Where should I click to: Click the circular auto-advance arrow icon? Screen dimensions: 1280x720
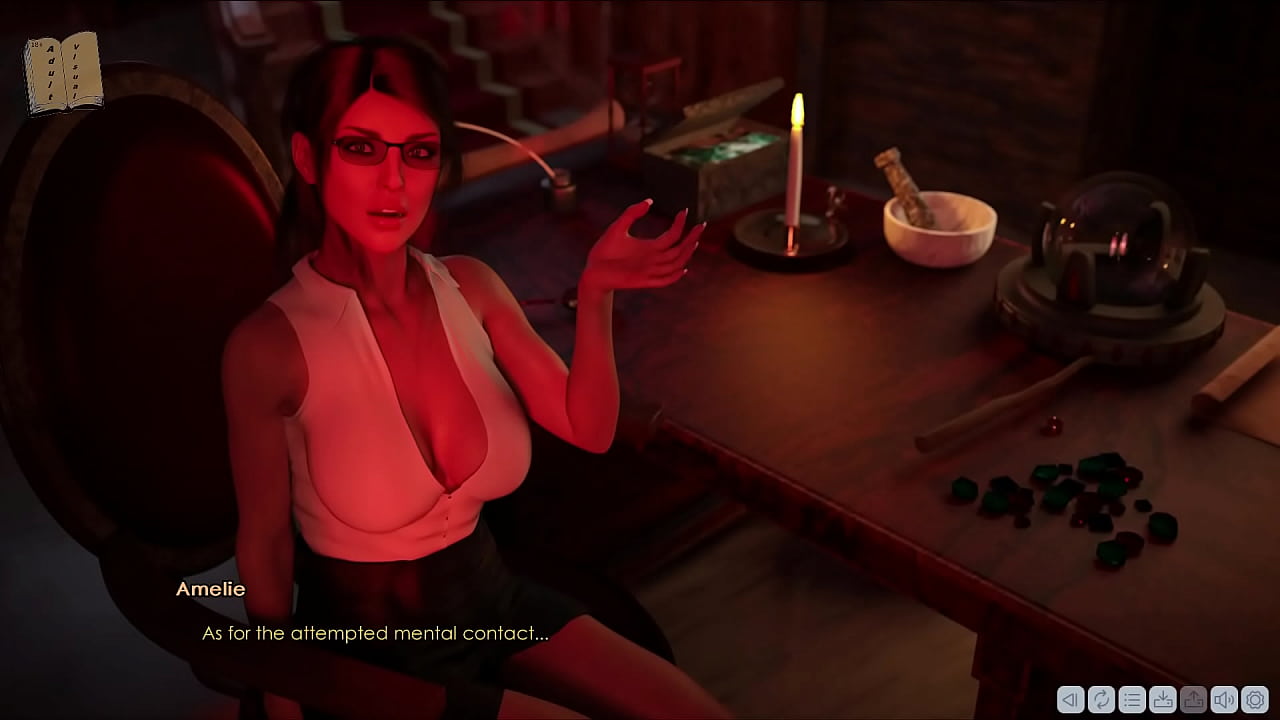click(x=1101, y=700)
